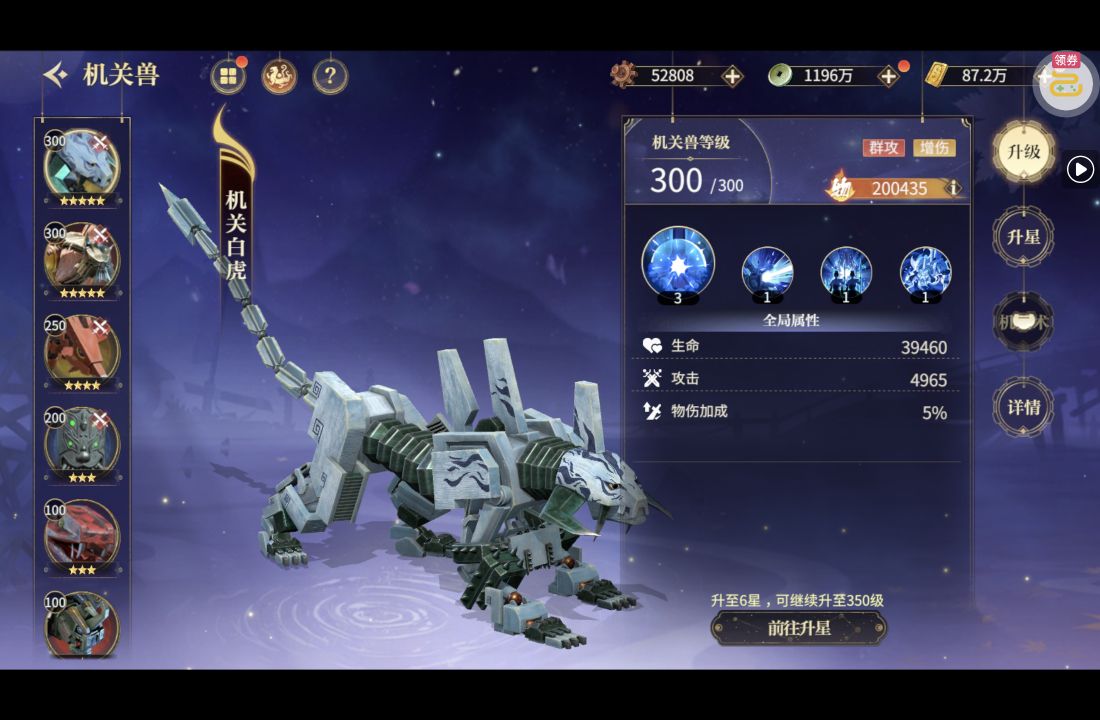This screenshot has height=720, width=1100.
Task: Switch to the 升星 star-up tab
Action: [x=1023, y=238]
